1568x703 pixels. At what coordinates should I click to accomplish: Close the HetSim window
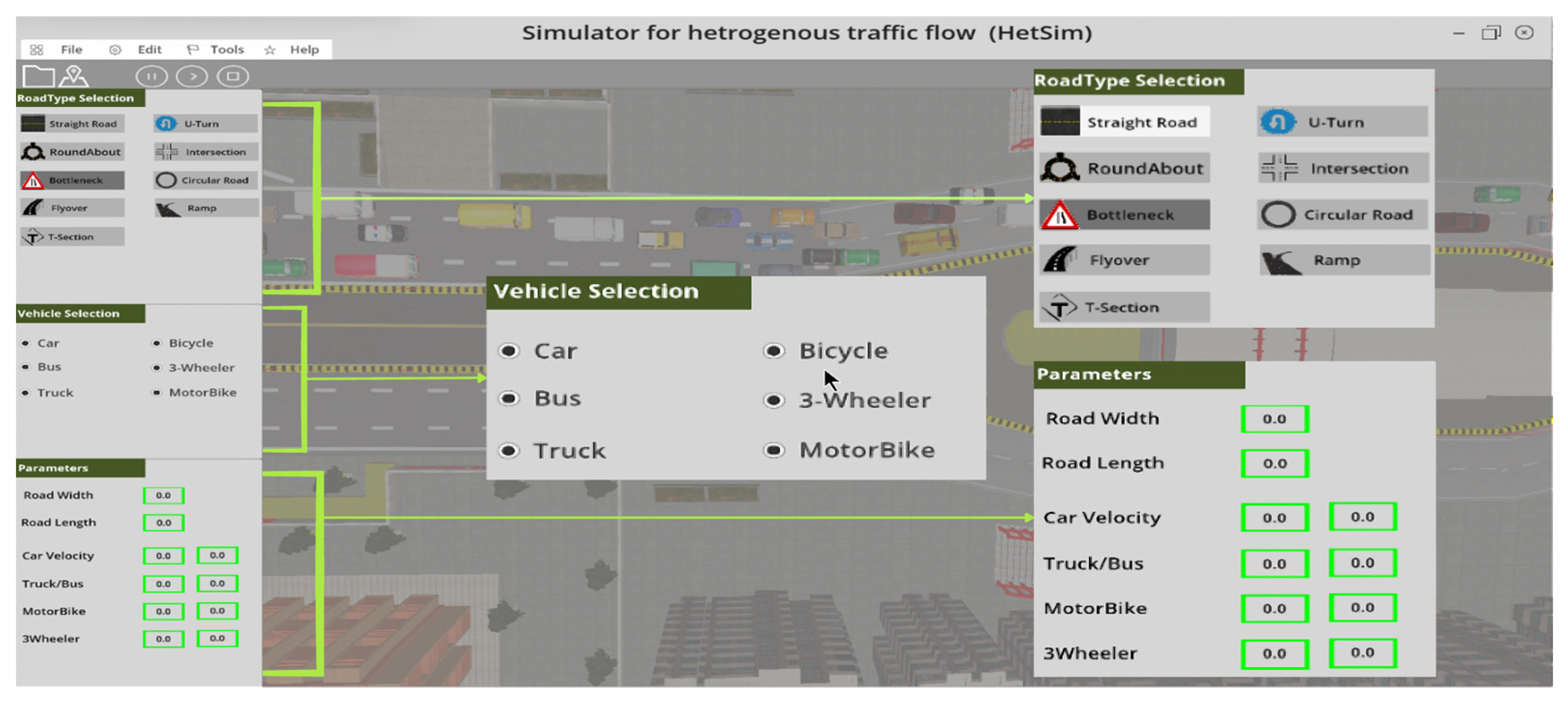tap(1523, 33)
